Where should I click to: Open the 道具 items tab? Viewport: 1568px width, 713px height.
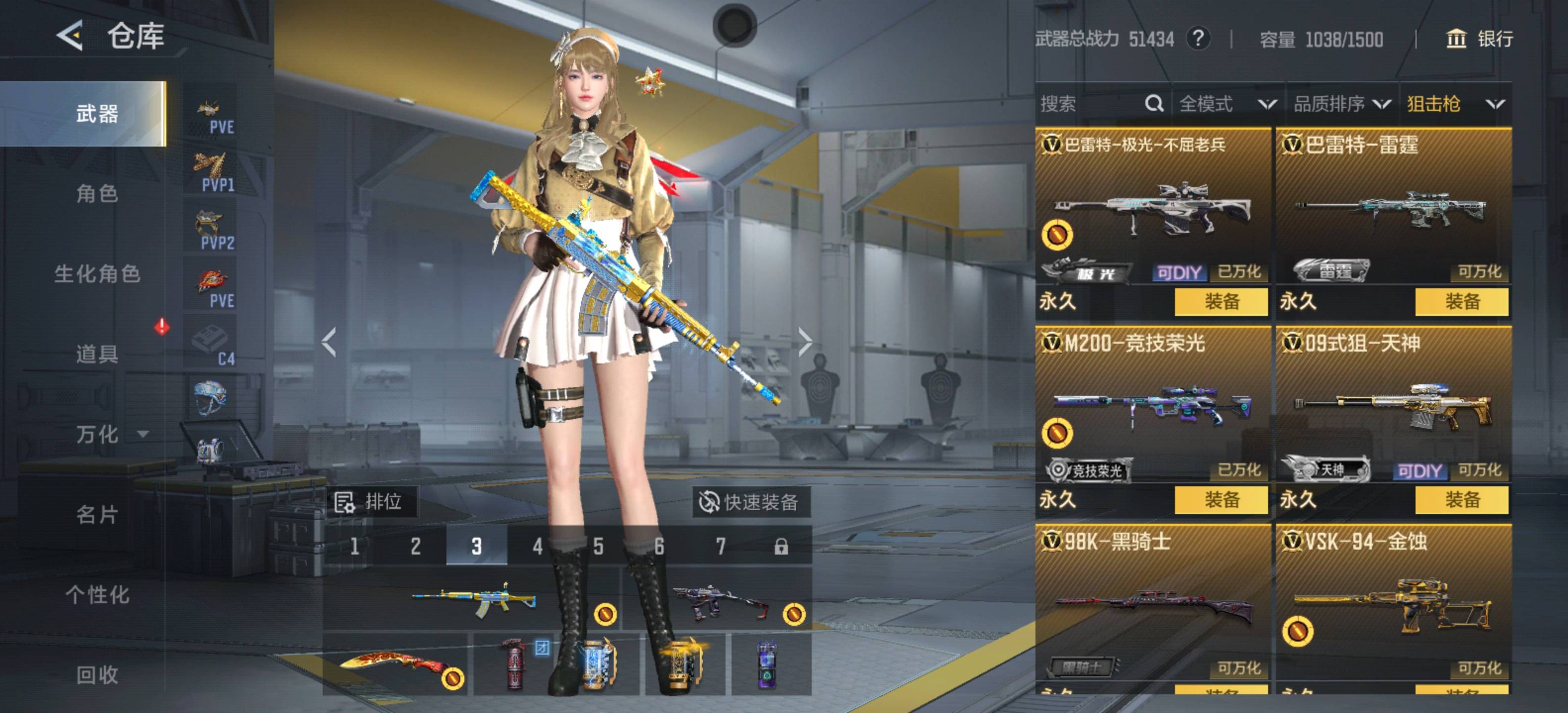click(x=97, y=354)
